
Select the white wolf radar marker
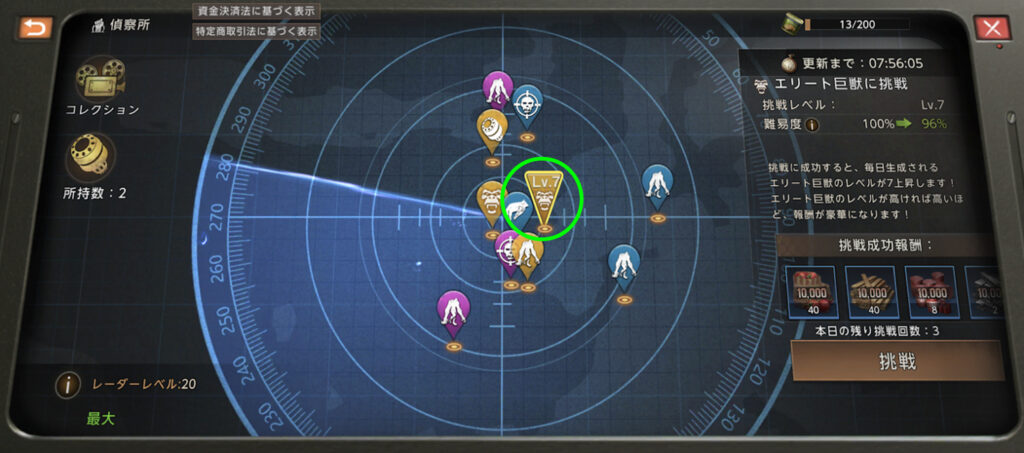(517, 210)
